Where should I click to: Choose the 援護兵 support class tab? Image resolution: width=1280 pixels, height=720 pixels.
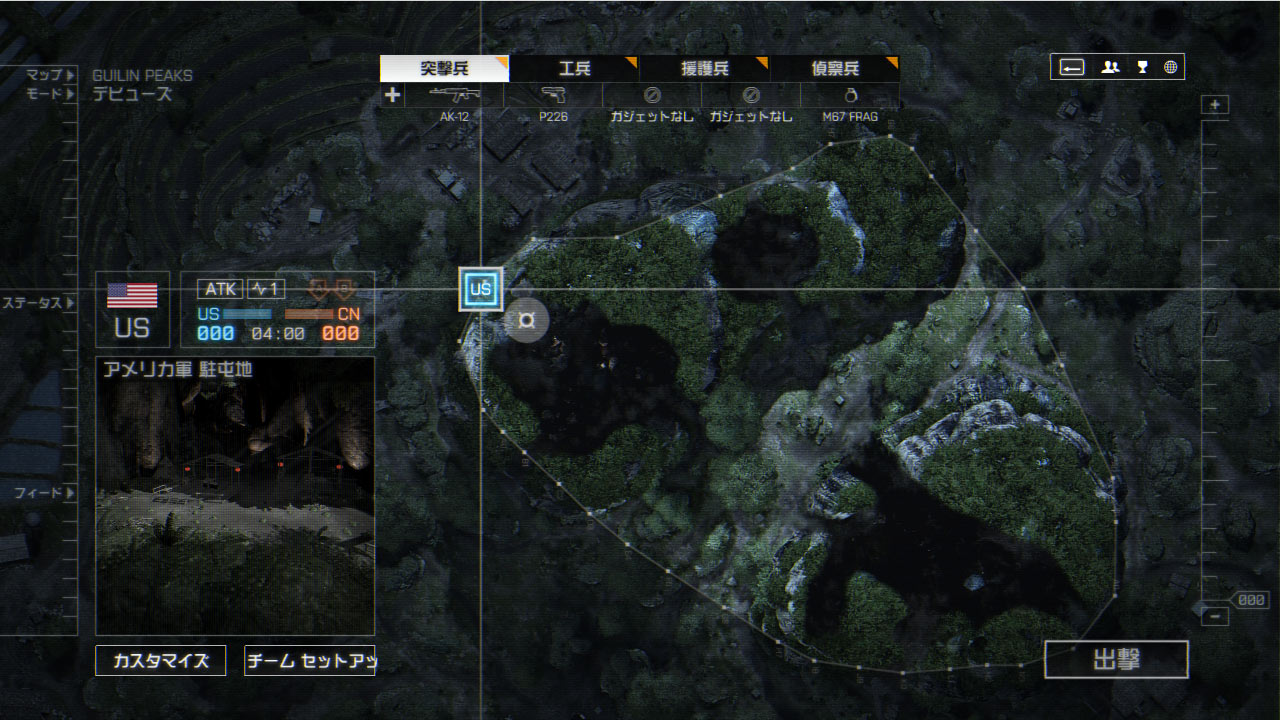(x=705, y=69)
